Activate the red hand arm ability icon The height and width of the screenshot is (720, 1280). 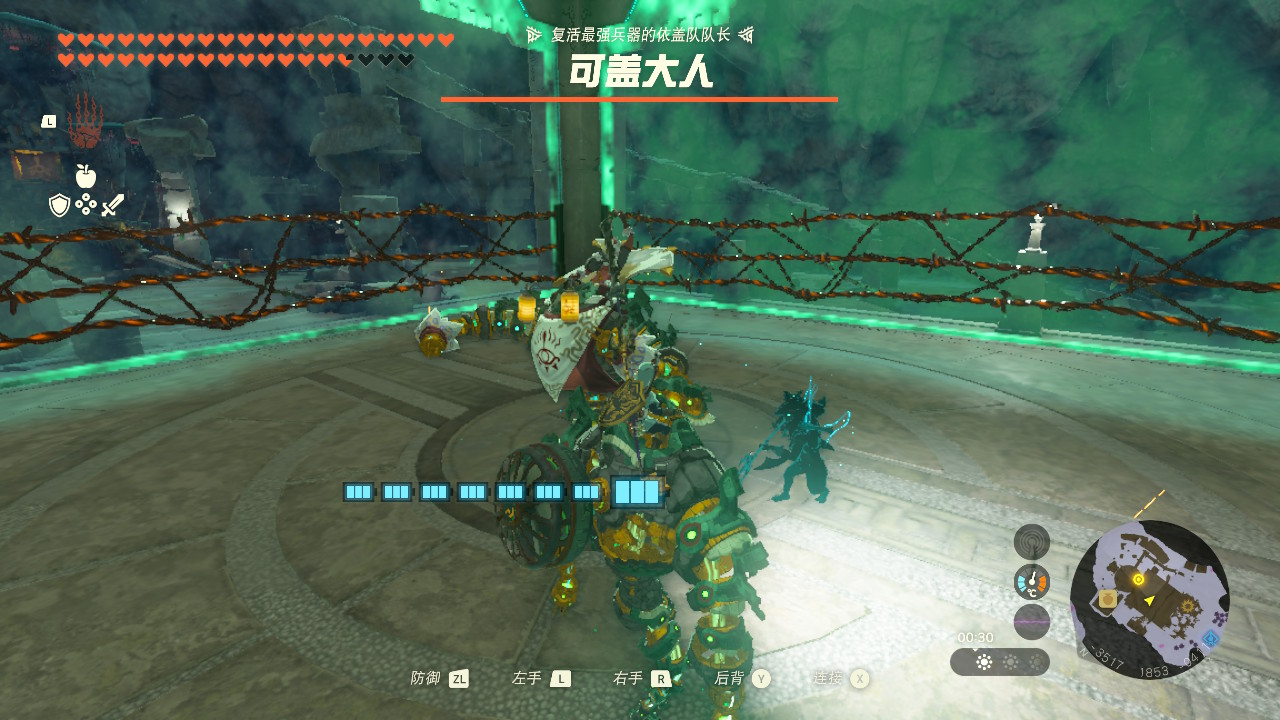click(x=85, y=122)
